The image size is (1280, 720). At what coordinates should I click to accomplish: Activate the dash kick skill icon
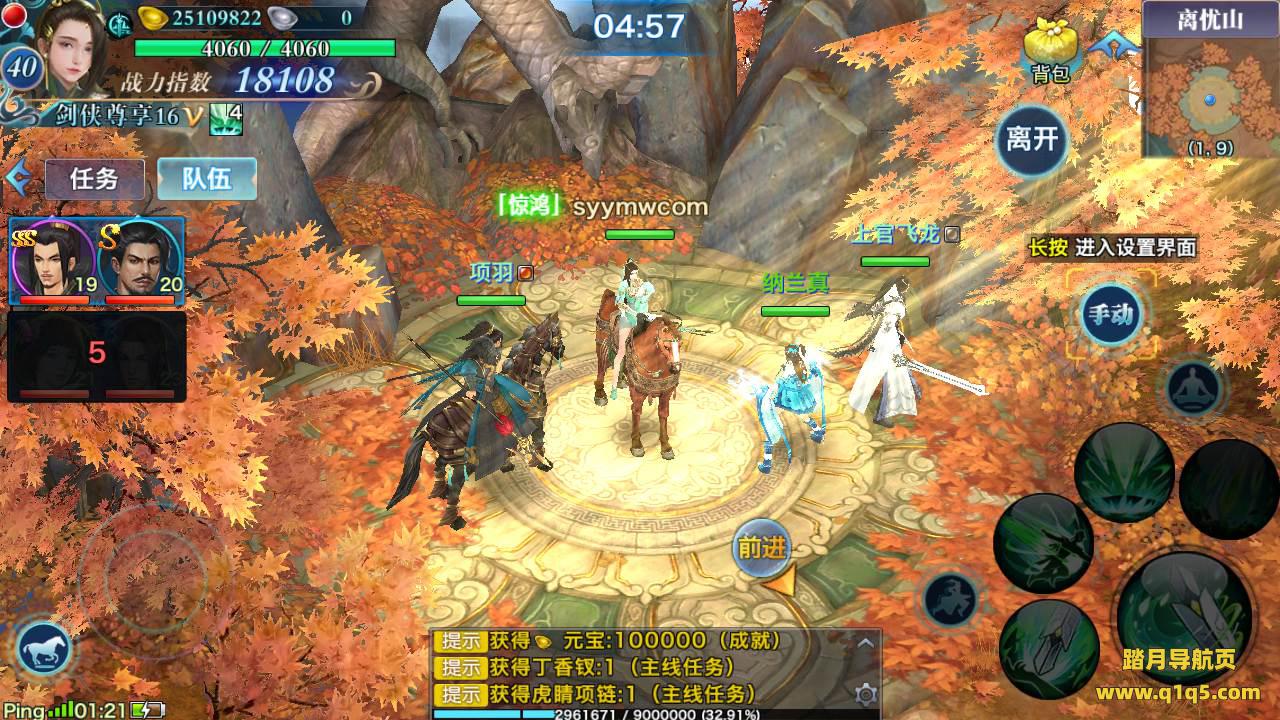click(950, 599)
